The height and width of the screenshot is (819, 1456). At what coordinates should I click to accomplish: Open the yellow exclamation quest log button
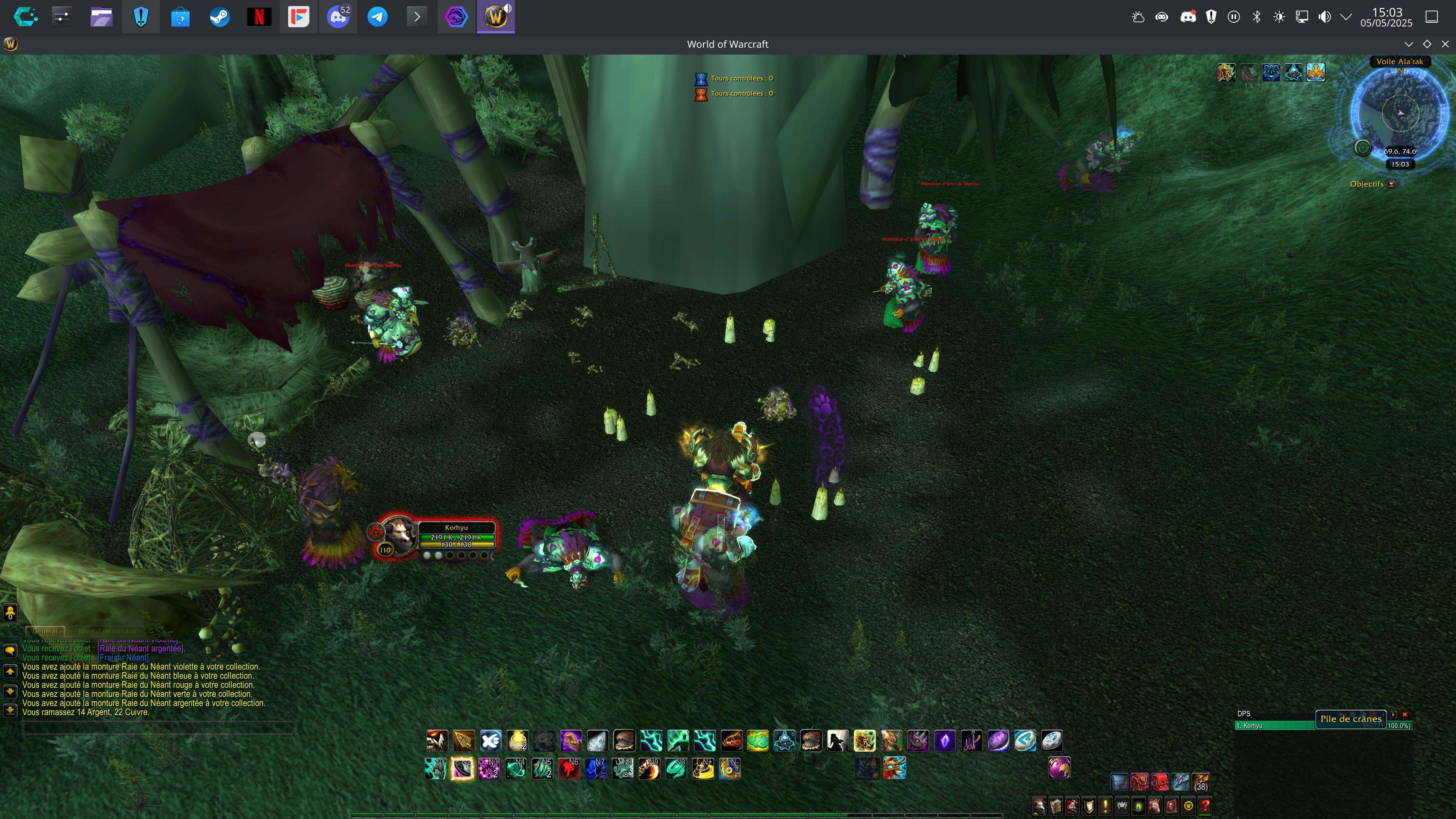[x=1105, y=805]
